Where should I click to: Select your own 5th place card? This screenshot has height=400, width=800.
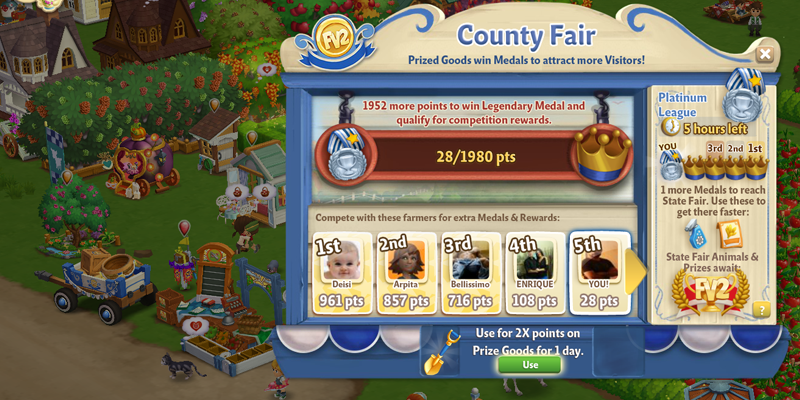599,273
